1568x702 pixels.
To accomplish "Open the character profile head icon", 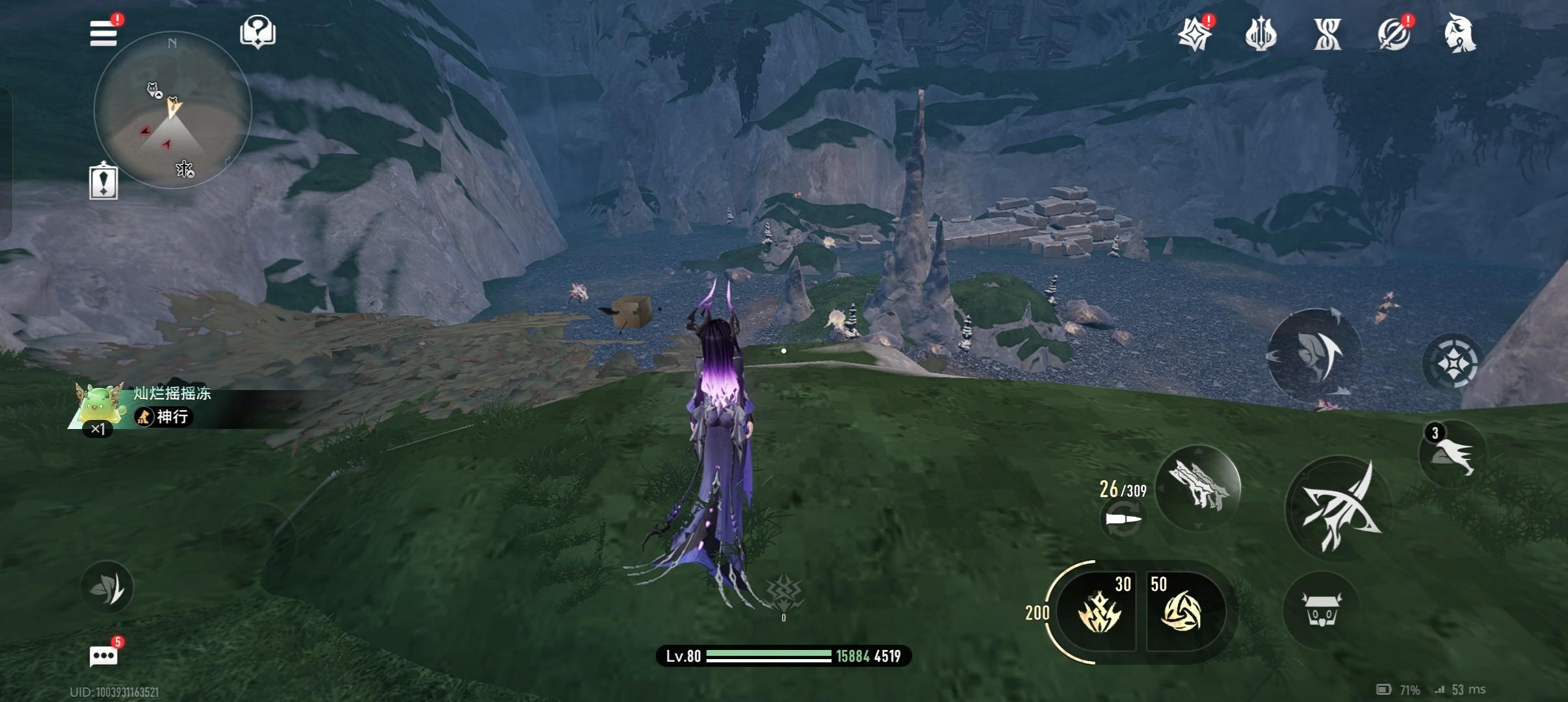I will (x=1459, y=33).
